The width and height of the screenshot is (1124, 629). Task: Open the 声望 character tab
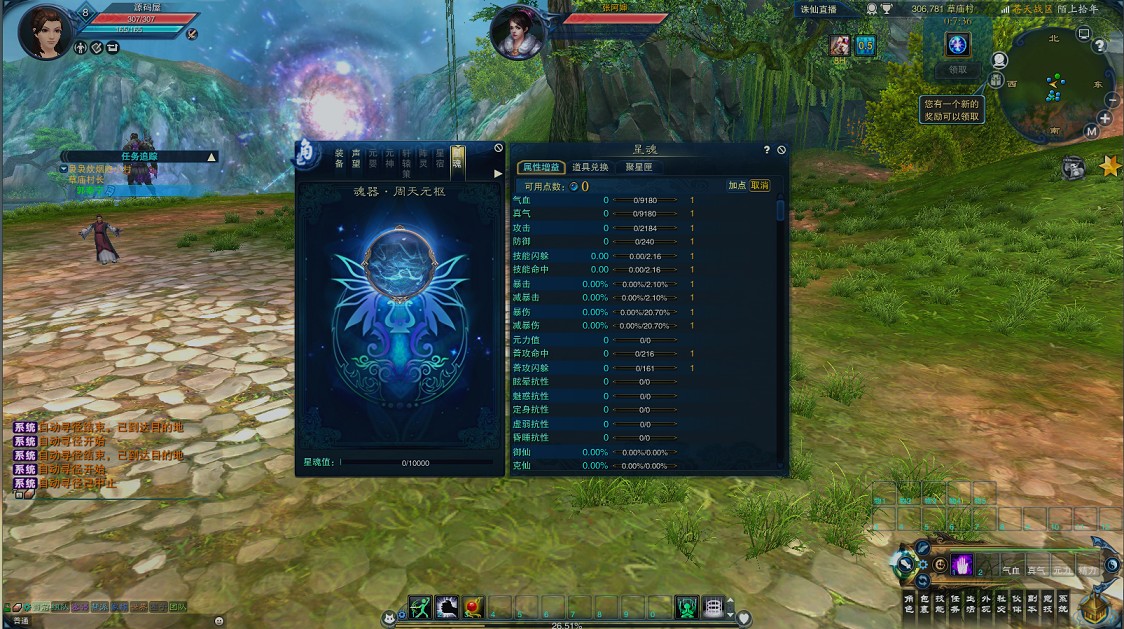(x=356, y=158)
